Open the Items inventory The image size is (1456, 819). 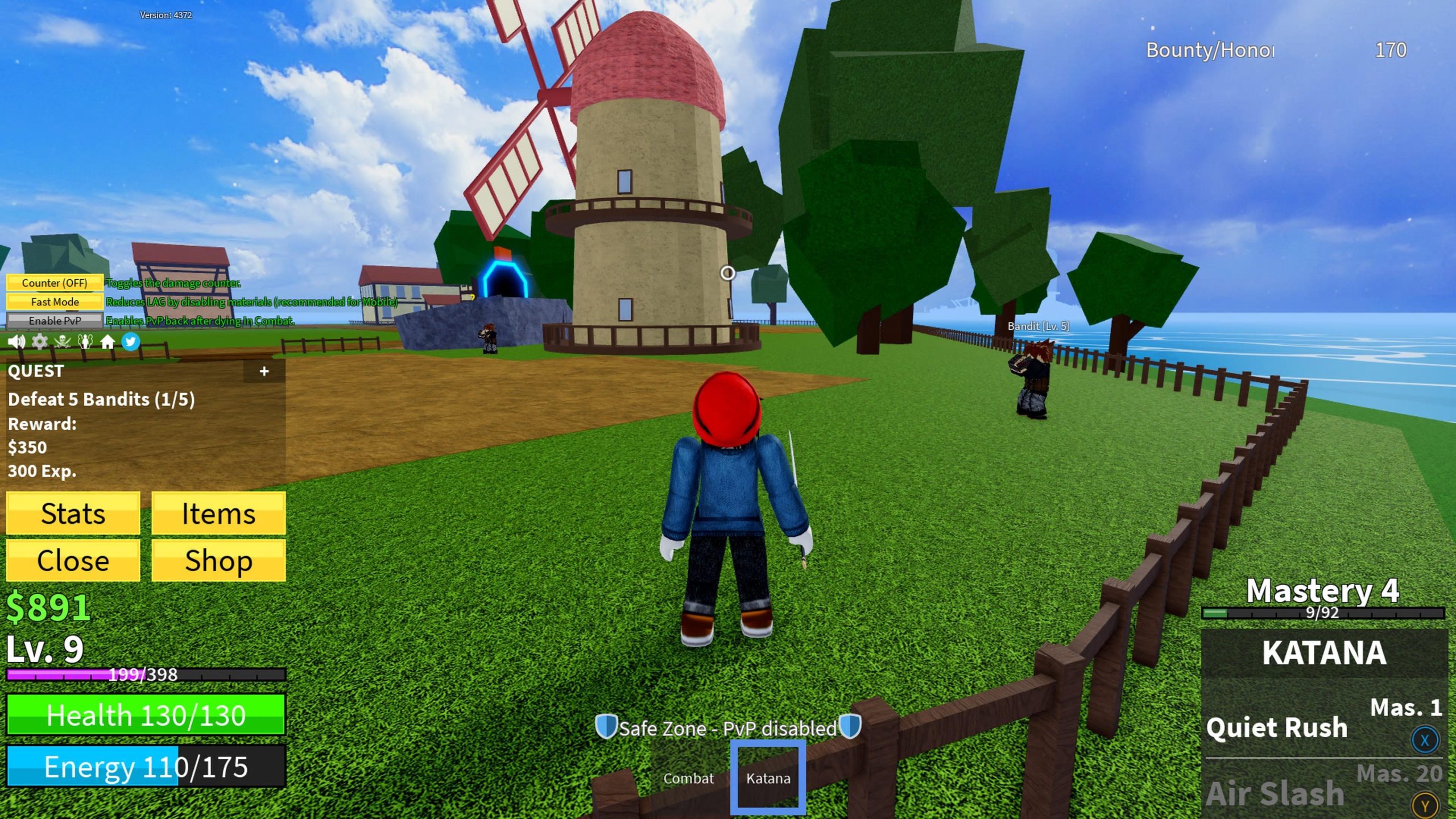coord(218,514)
